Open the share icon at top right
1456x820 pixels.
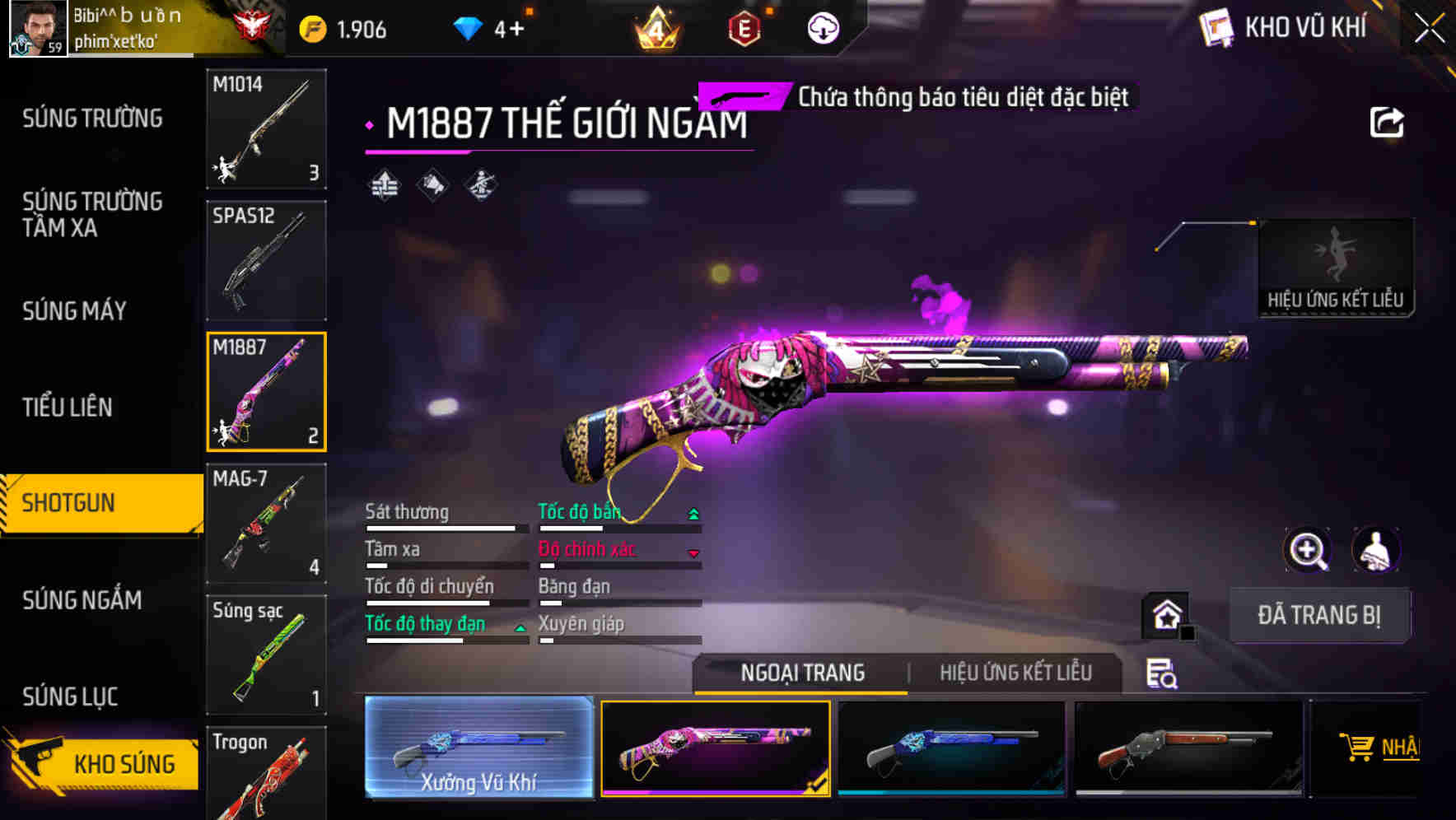[1386, 121]
